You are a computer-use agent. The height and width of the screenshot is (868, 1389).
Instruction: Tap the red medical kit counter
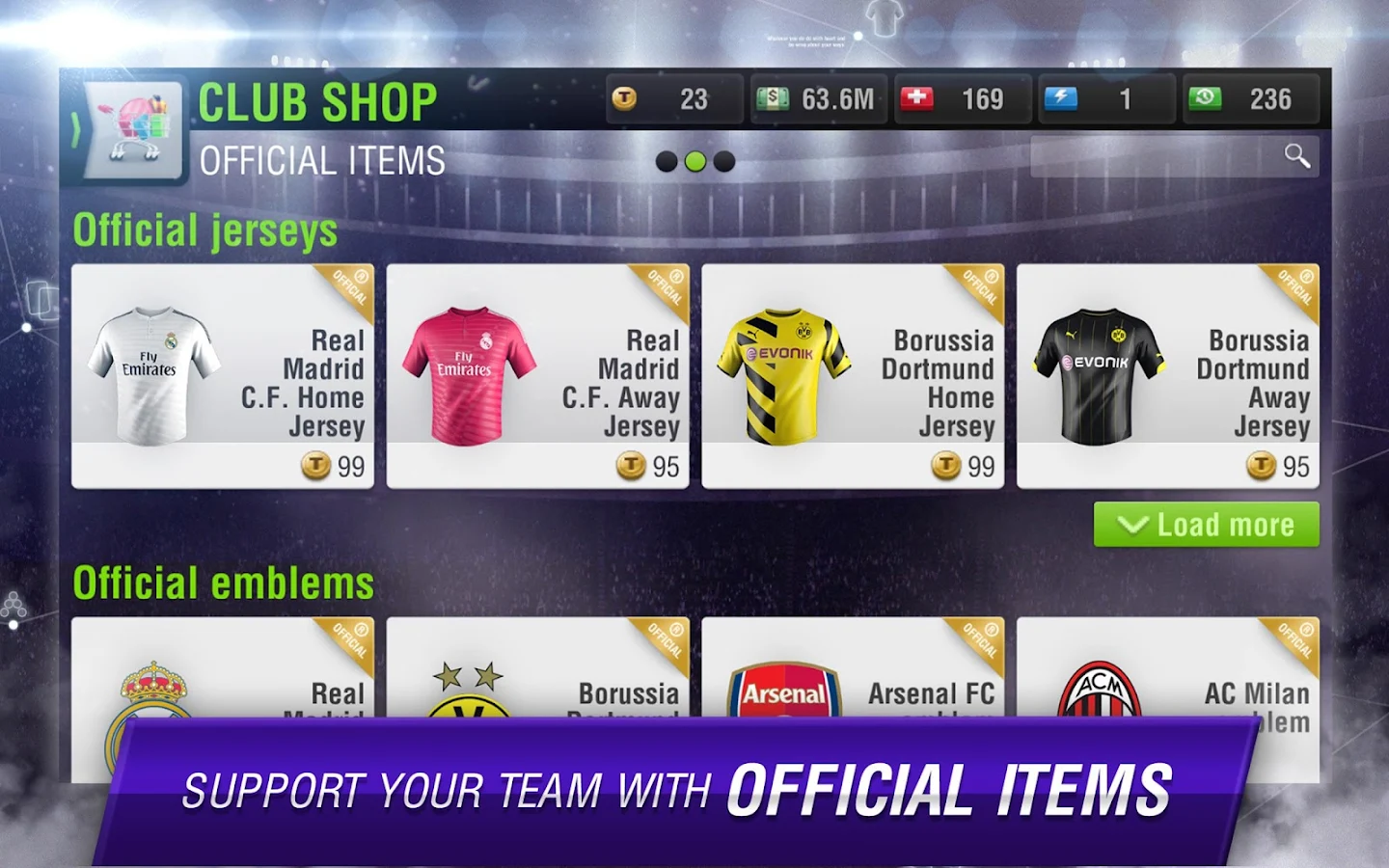962,99
